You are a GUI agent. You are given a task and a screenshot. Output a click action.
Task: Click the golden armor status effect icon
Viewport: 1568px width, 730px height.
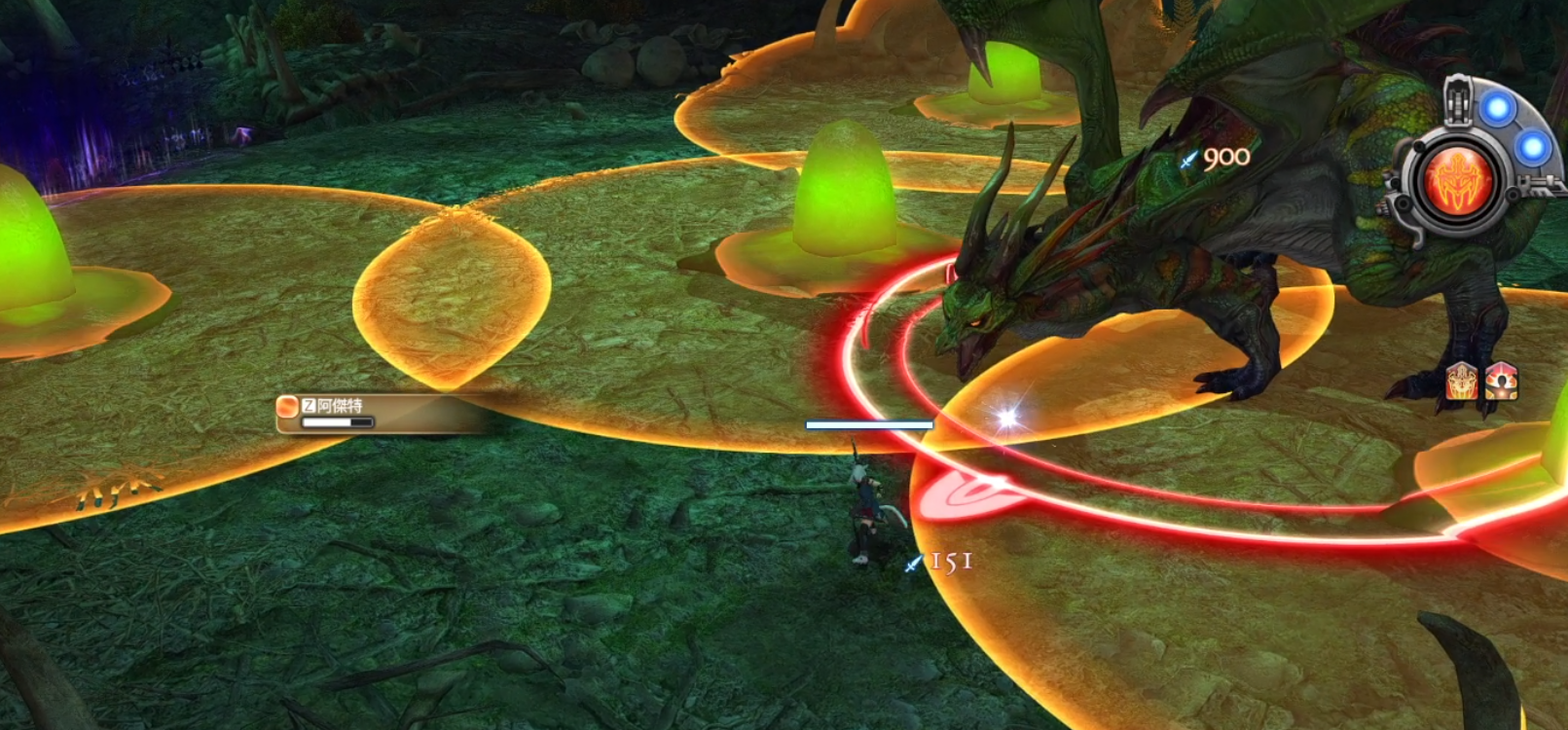(1461, 381)
